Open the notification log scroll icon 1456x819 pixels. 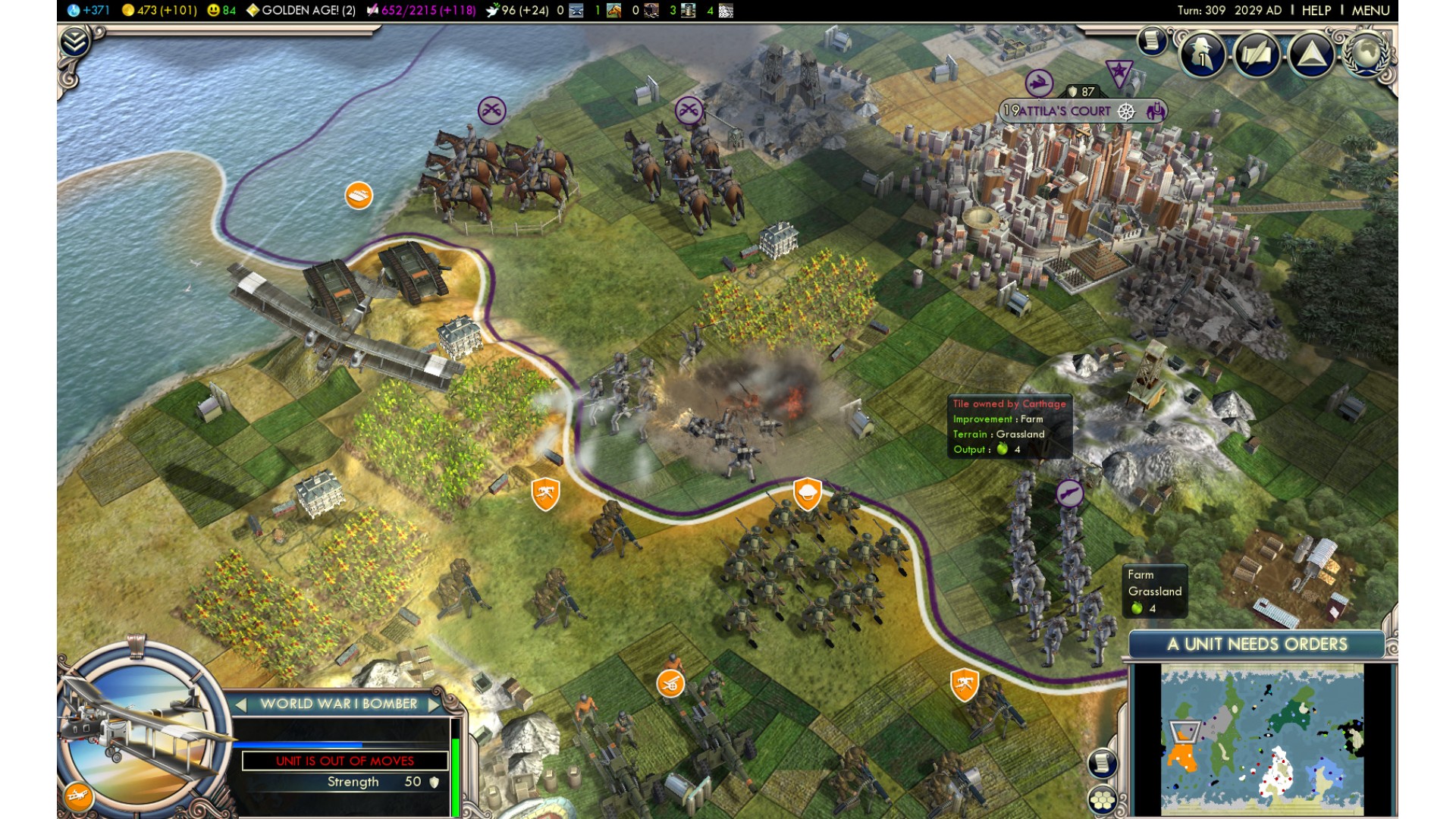(1152, 40)
